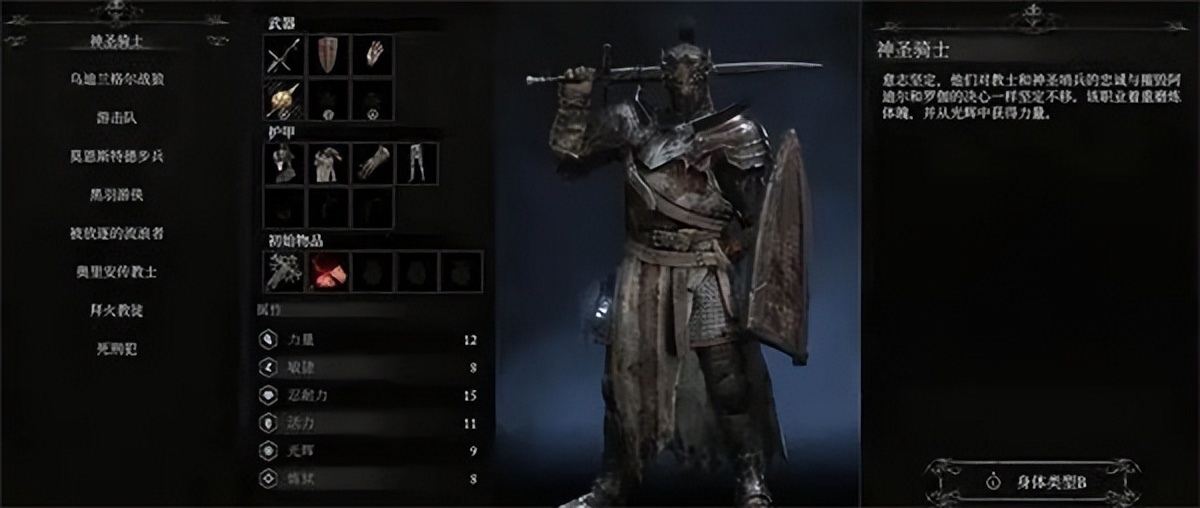The height and width of the screenshot is (508, 1200).
Task: Inspect the leg armor slot
Action: point(417,163)
